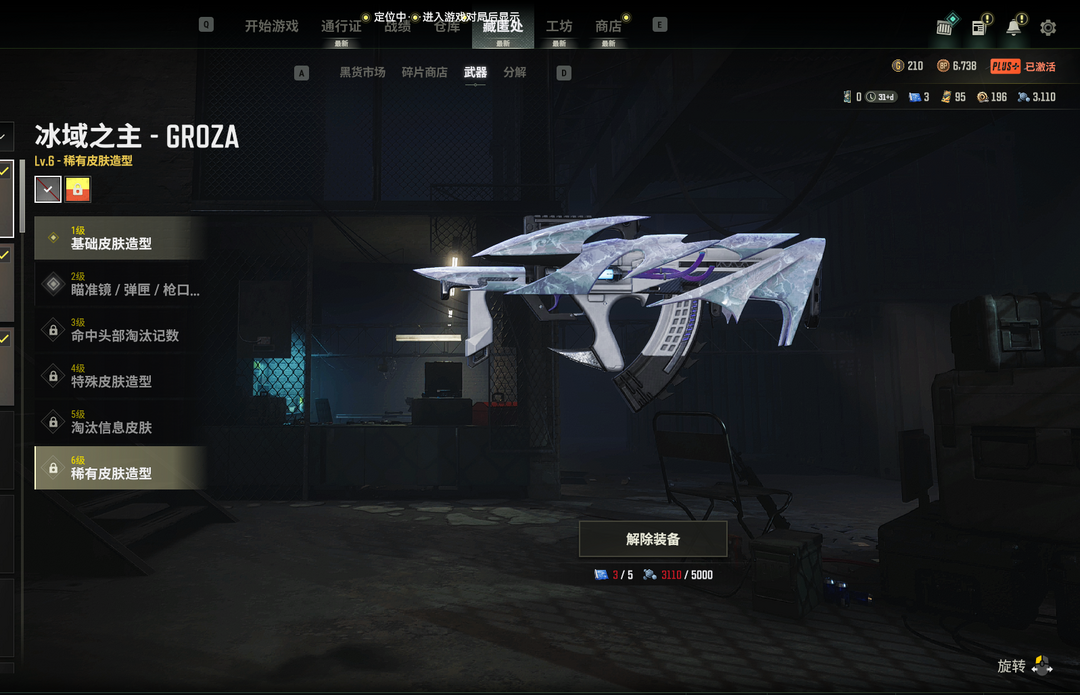Open the notifications bell

[x=1014, y=27]
